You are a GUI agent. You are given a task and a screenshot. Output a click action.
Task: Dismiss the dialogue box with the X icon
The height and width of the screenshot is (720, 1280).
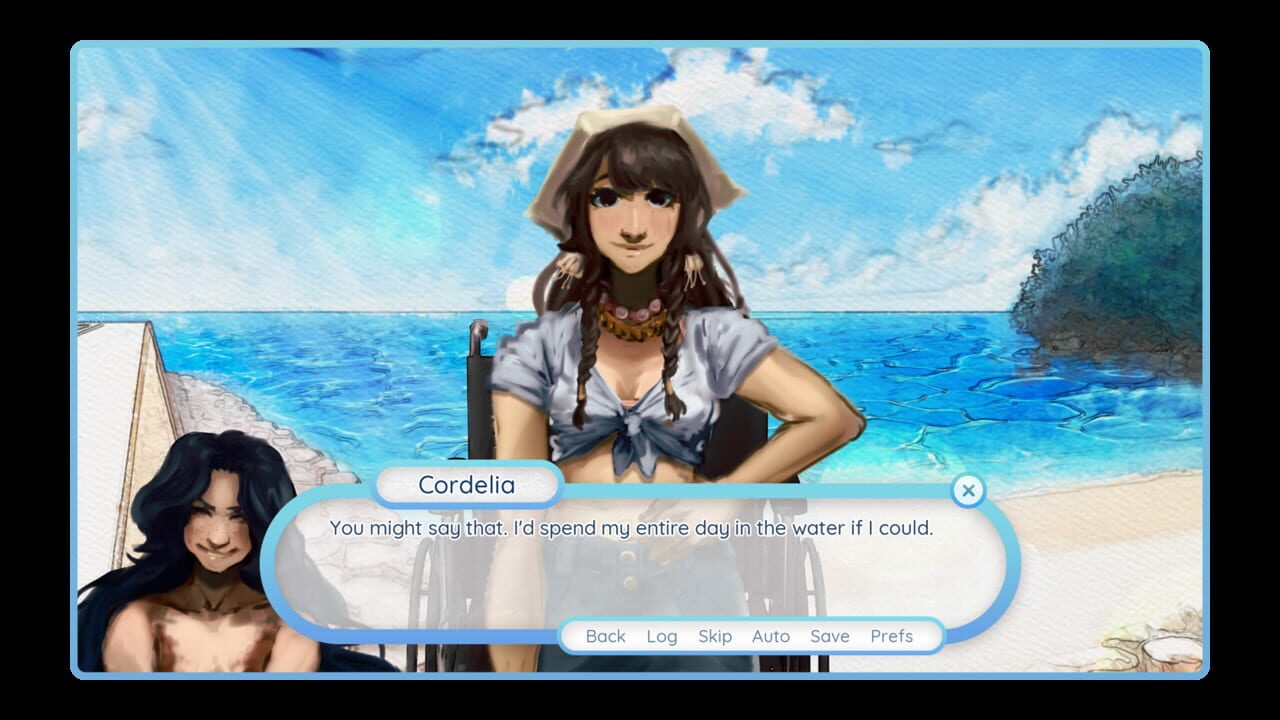point(968,491)
